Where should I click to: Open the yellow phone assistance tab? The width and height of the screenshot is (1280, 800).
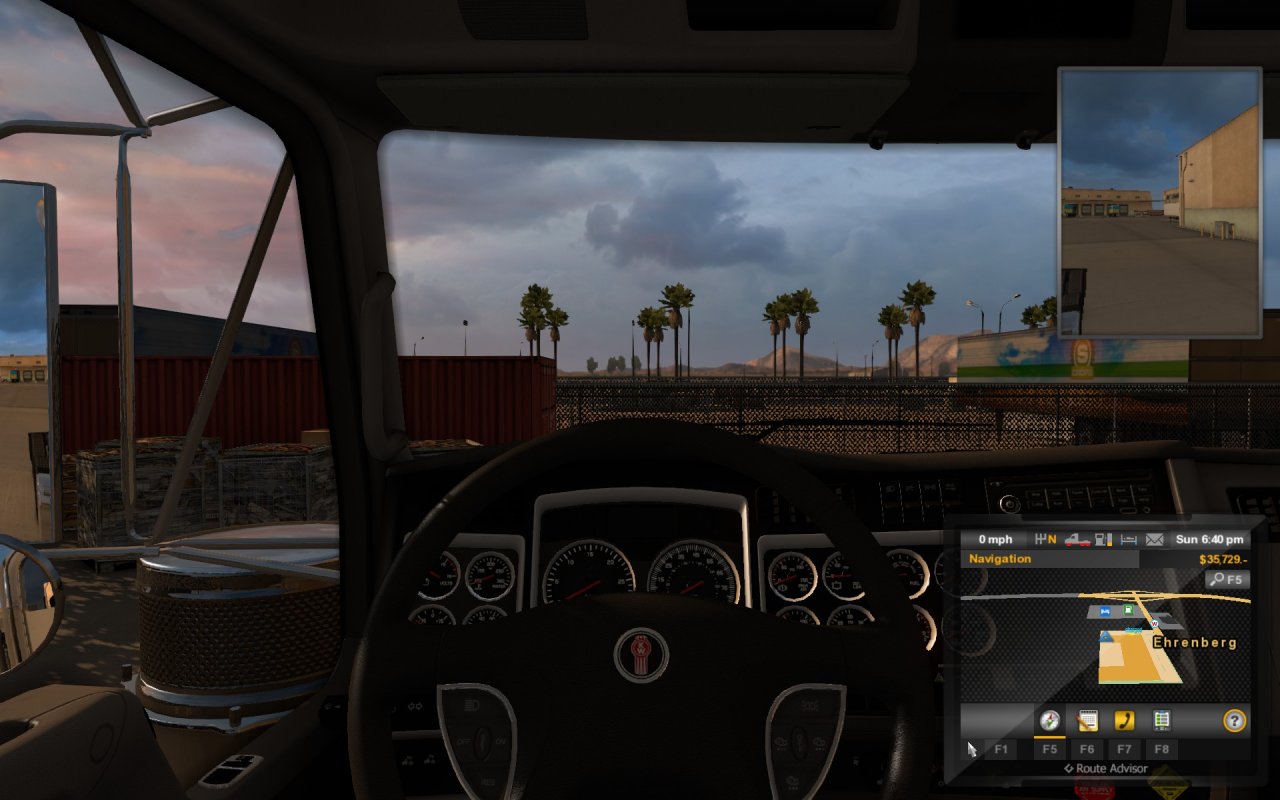click(1124, 720)
